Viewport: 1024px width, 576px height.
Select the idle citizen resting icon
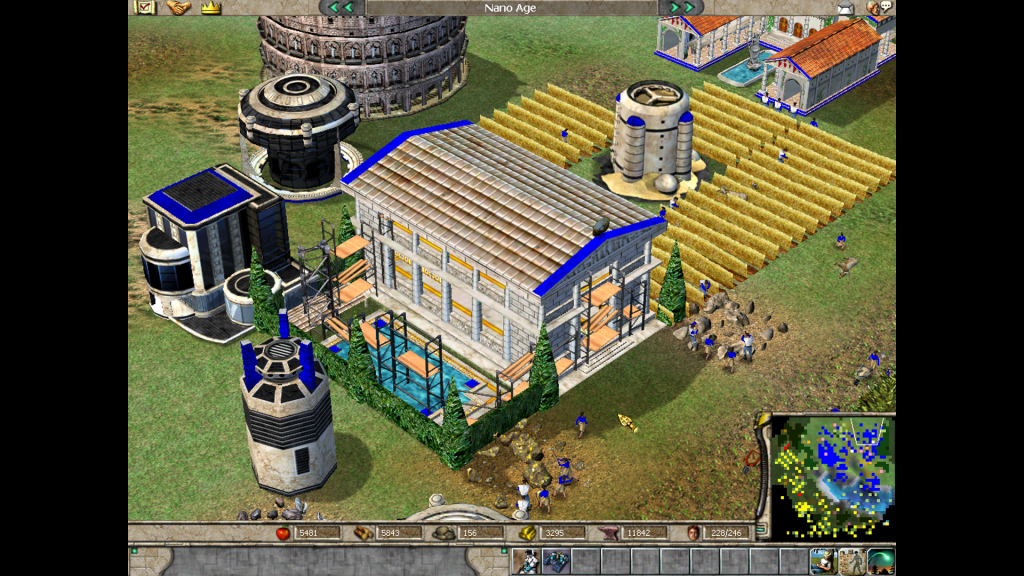point(823,561)
